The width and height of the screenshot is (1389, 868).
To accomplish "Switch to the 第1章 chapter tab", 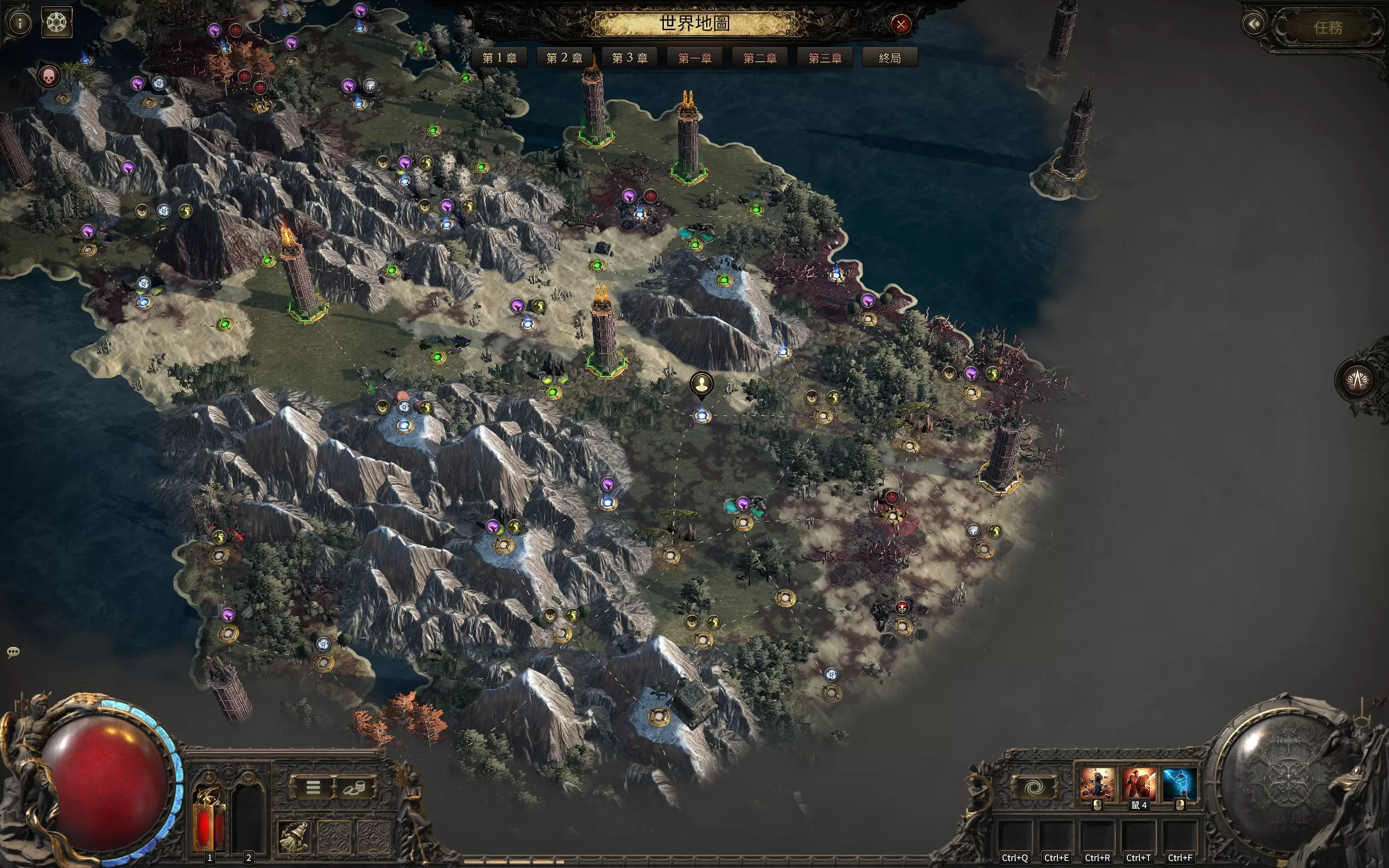I will [499, 58].
